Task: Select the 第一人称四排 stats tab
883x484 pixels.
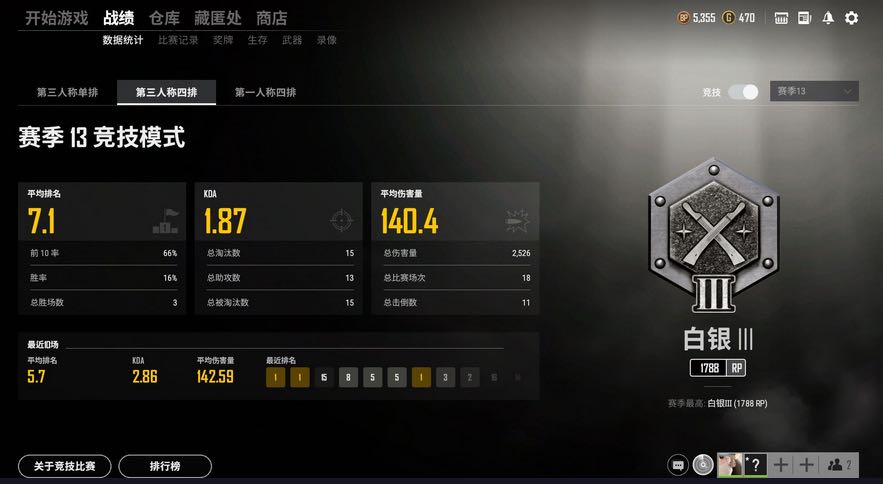Action: pos(265,93)
